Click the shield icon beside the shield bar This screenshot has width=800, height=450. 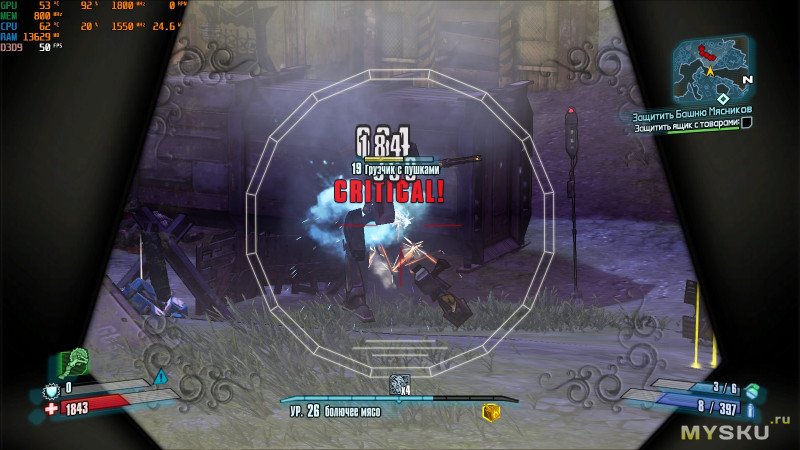(51, 393)
